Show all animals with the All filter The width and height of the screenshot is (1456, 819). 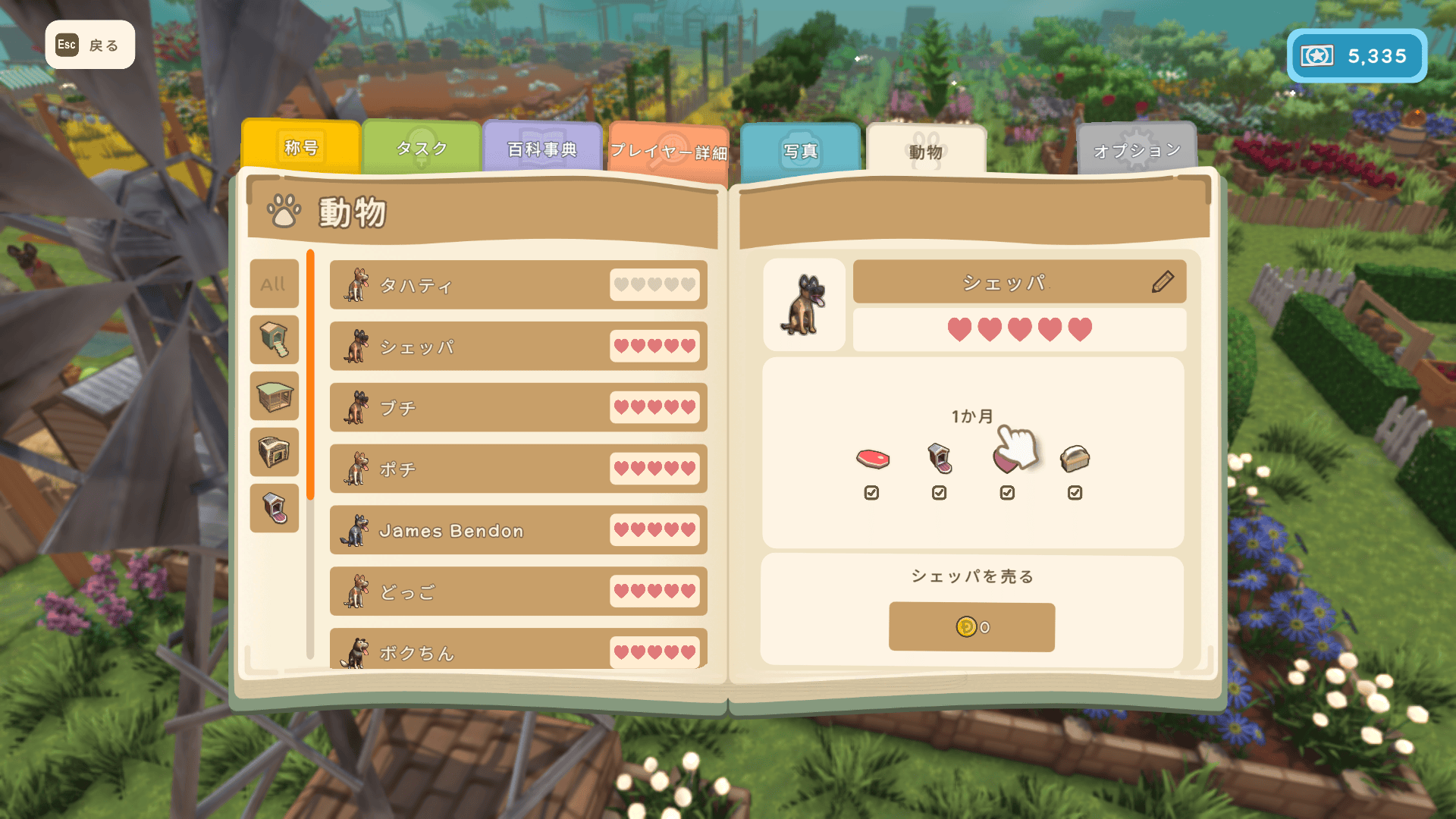point(274,284)
